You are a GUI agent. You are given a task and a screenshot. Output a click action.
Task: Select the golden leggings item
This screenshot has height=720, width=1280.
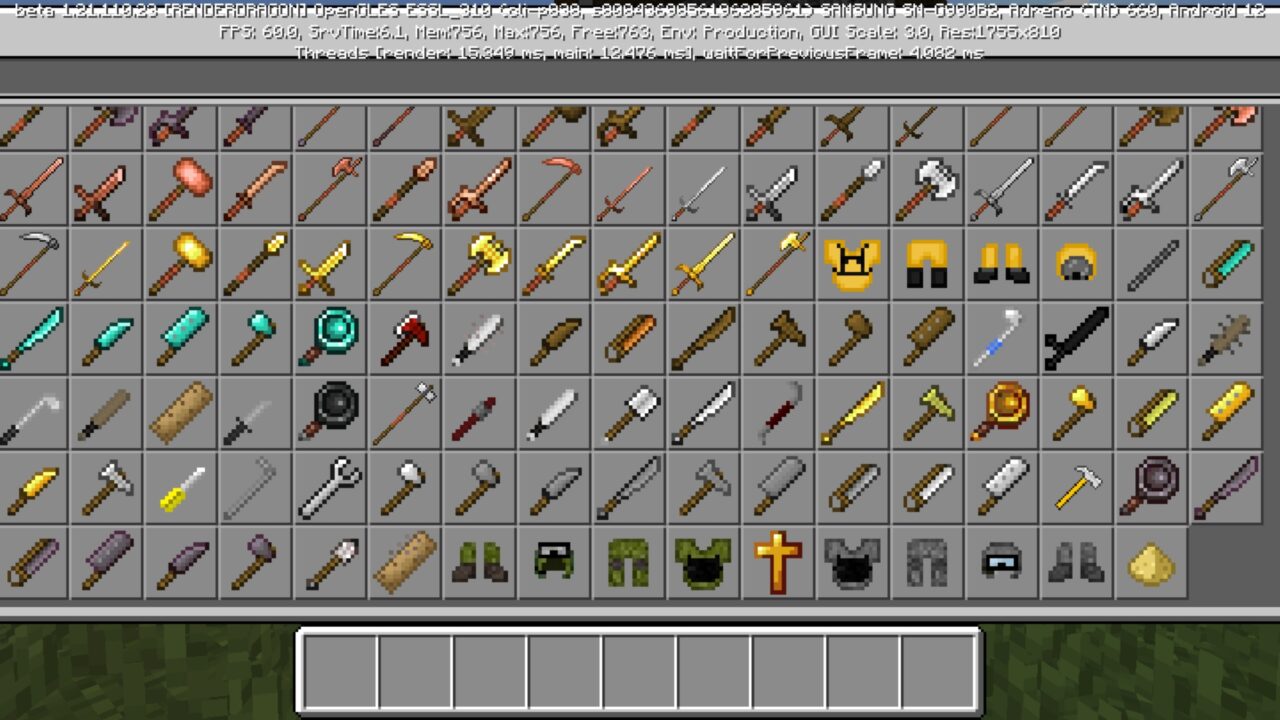pyautogui.click(x=925, y=263)
